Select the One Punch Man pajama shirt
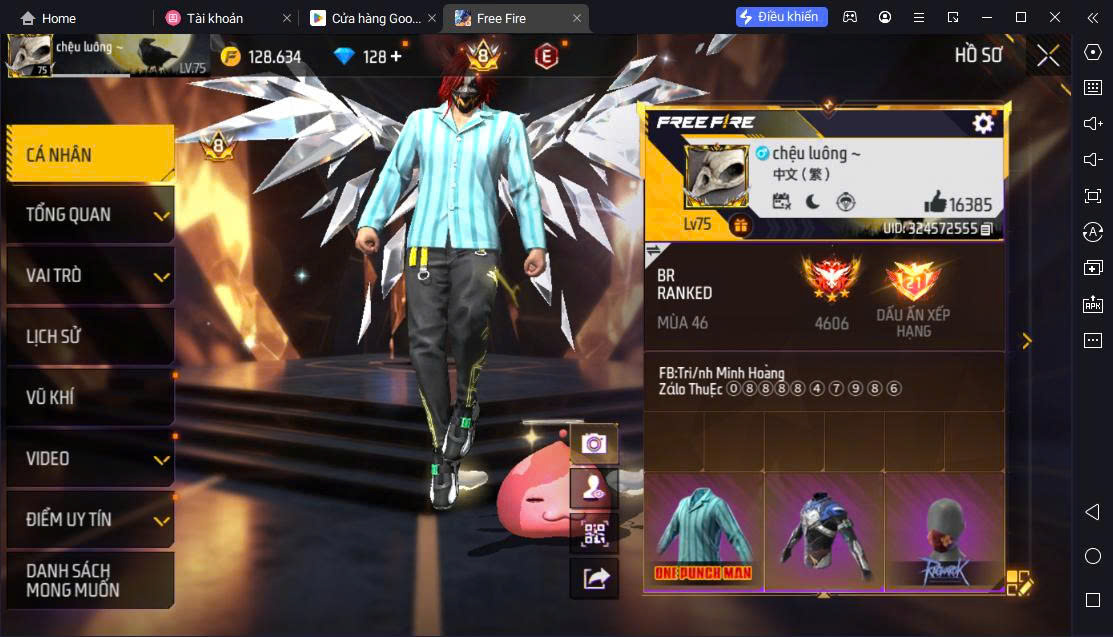1113x637 pixels. [x=704, y=530]
